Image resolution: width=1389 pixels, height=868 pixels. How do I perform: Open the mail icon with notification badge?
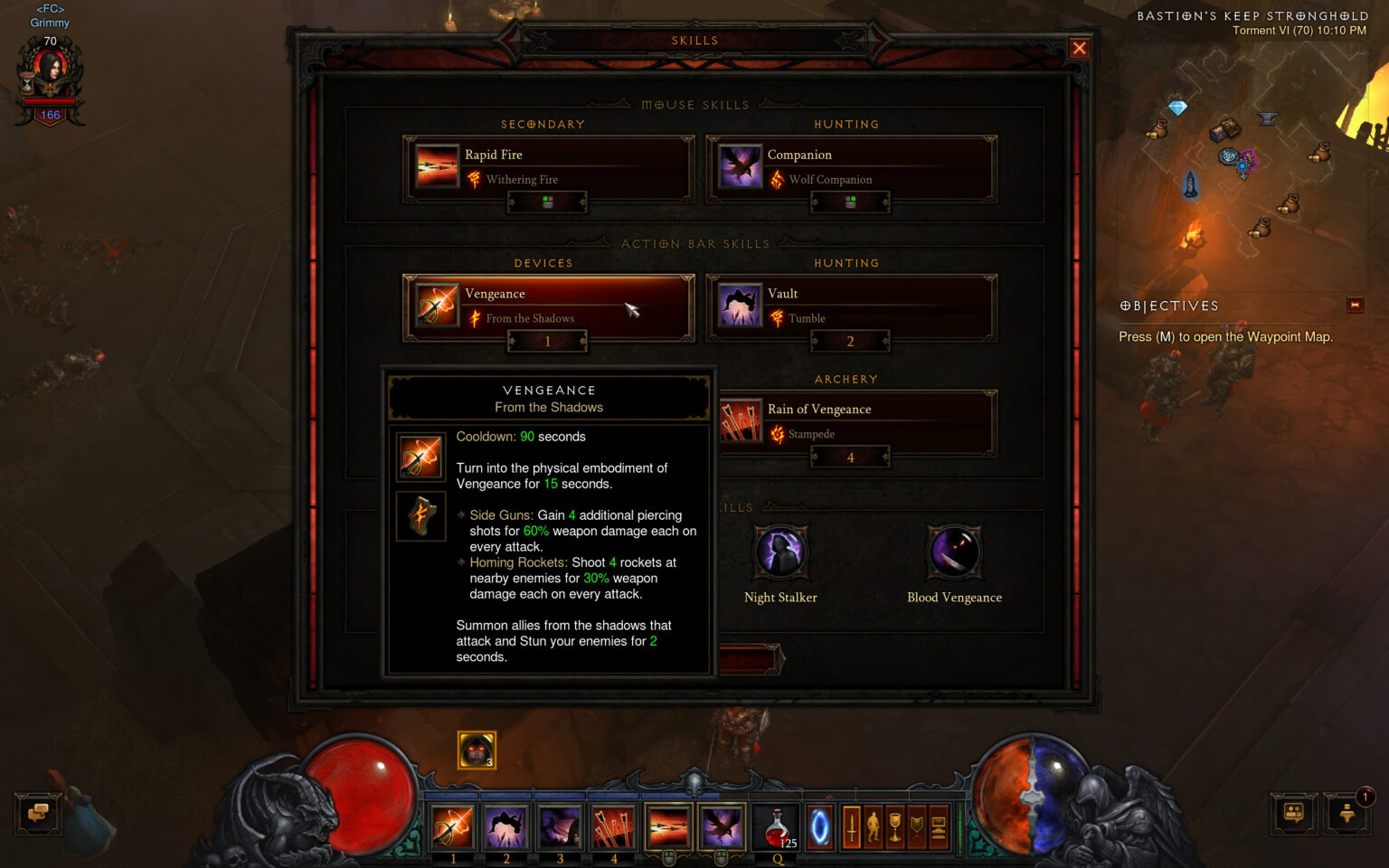pos(1346,815)
